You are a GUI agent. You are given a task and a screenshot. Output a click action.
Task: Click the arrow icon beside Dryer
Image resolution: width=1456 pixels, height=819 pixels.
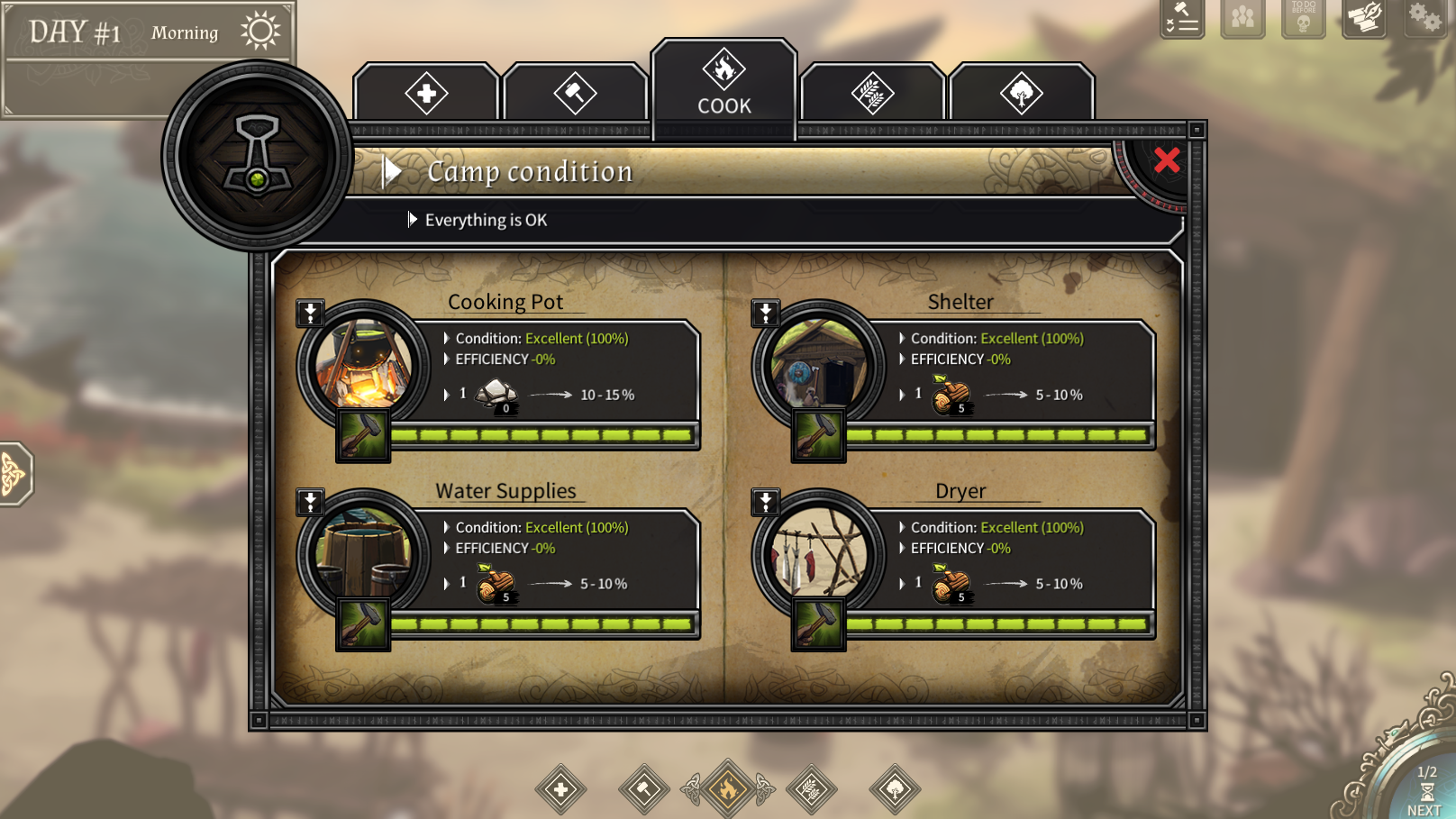pos(765,502)
